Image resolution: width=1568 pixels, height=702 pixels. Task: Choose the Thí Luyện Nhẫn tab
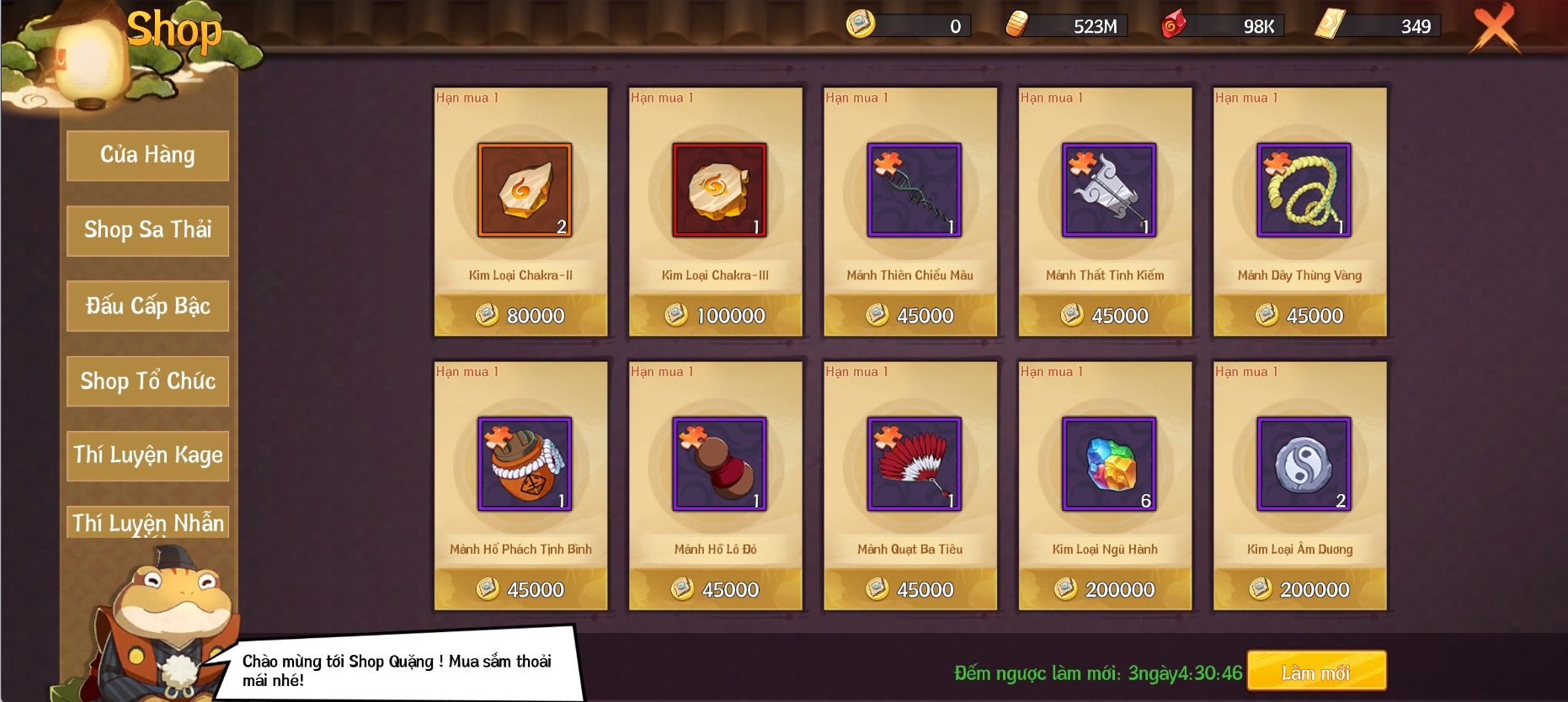[147, 522]
